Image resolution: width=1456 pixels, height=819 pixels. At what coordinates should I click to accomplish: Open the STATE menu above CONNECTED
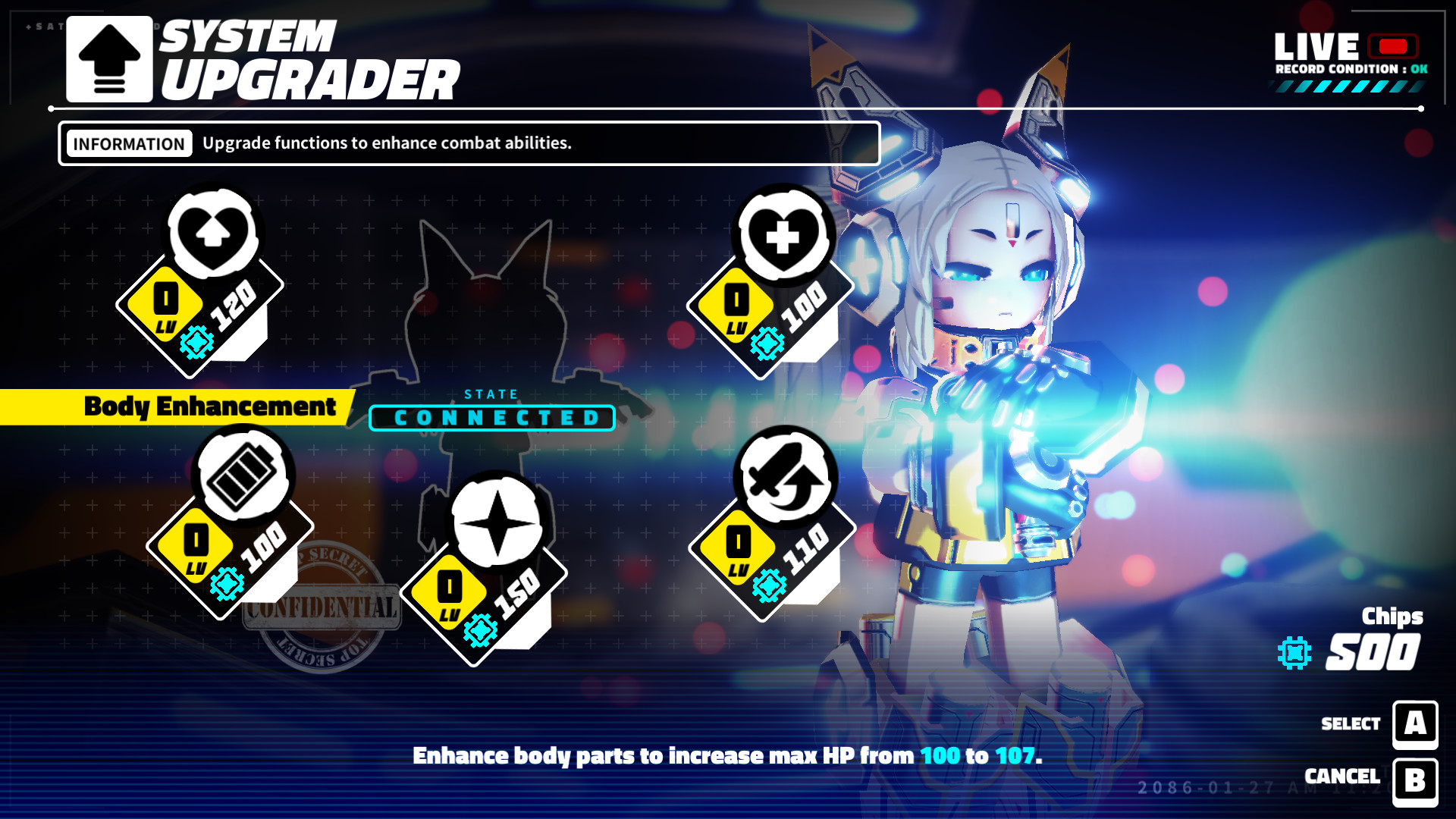[x=490, y=394]
